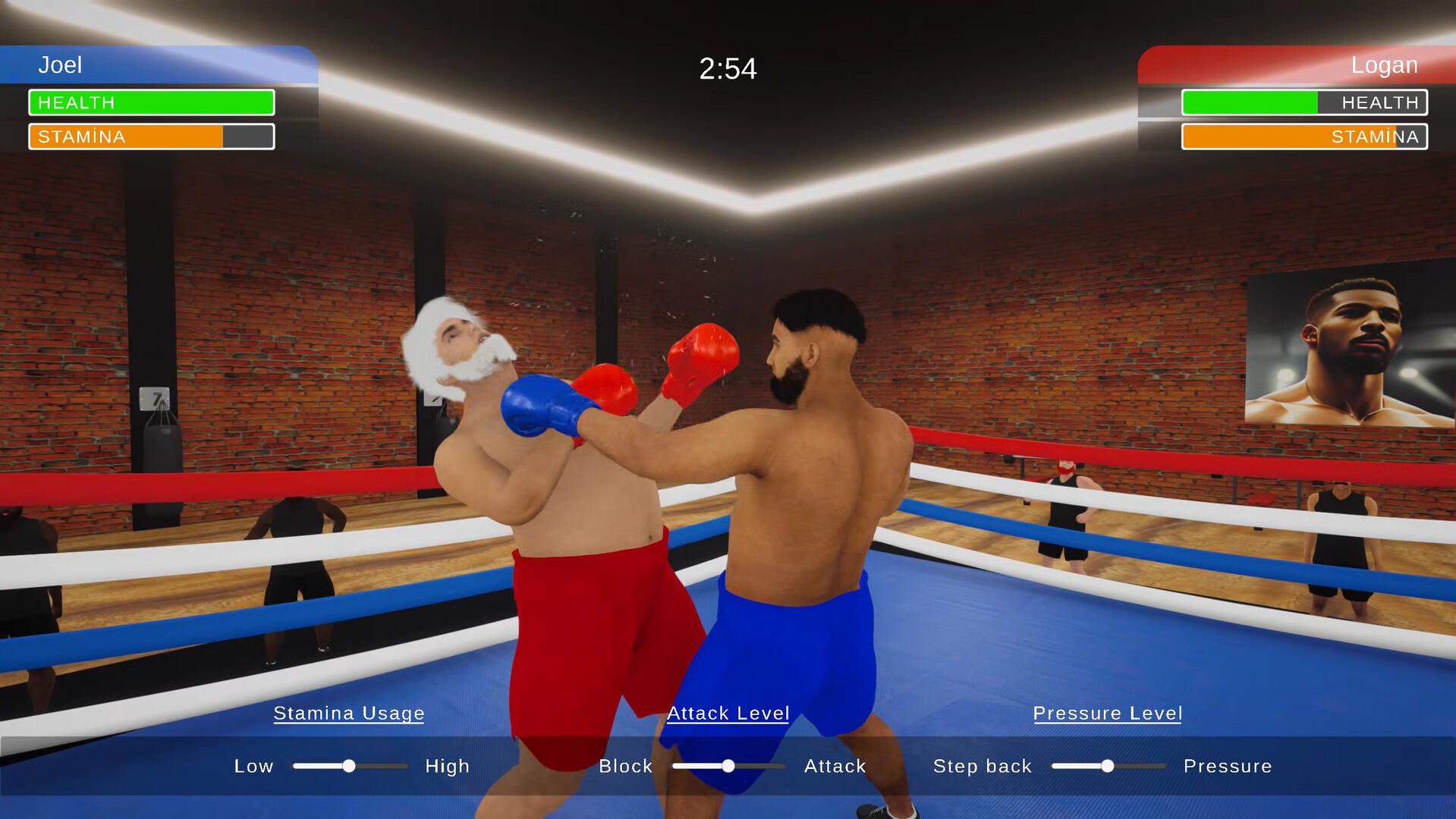The height and width of the screenshot is (819, 1456).
Task: Open the Stamina Usage link
Action: point(349,713)
